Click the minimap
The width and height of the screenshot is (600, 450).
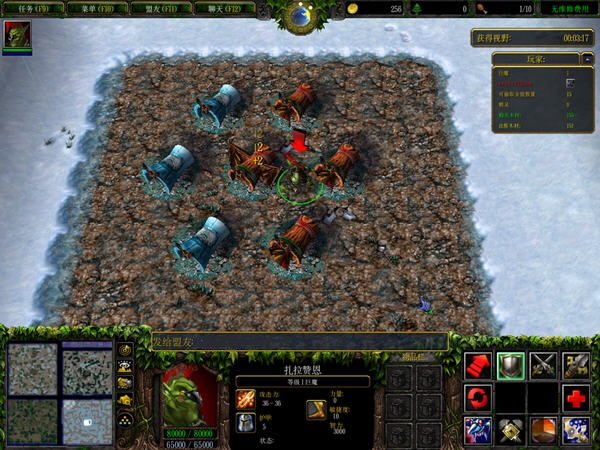(60, 391)
